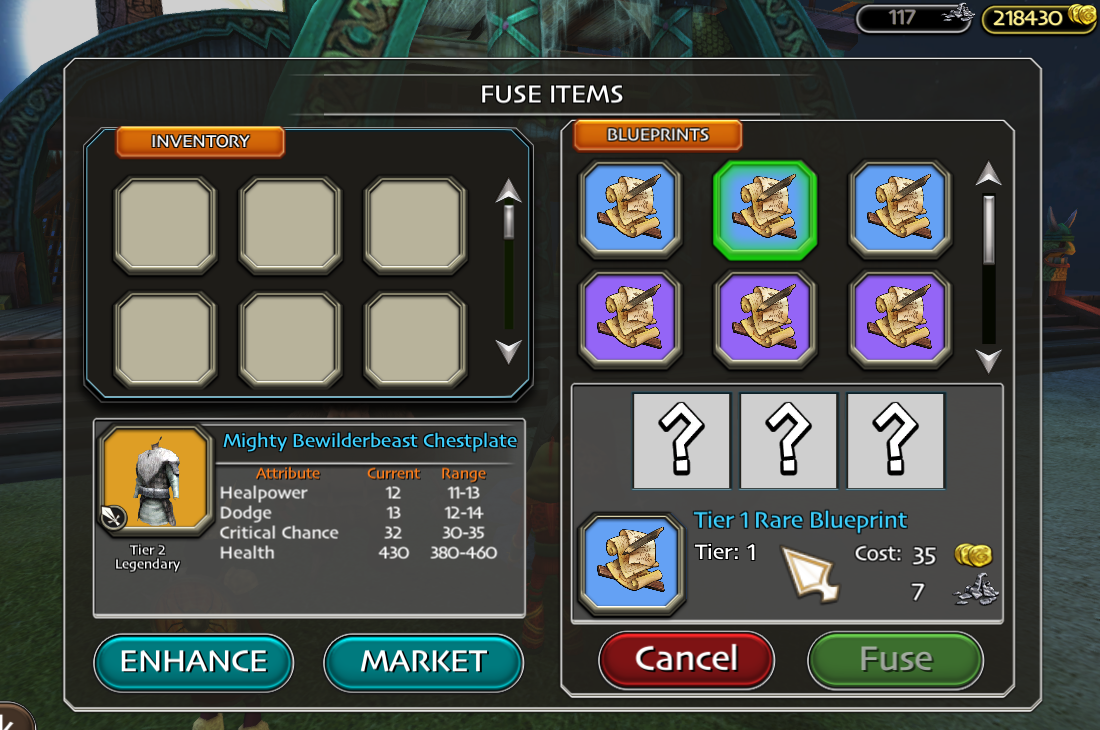Select the green-highlighted blueprint
The width and height of the screenshot is (1100, 730).
(x=765, y=210)
